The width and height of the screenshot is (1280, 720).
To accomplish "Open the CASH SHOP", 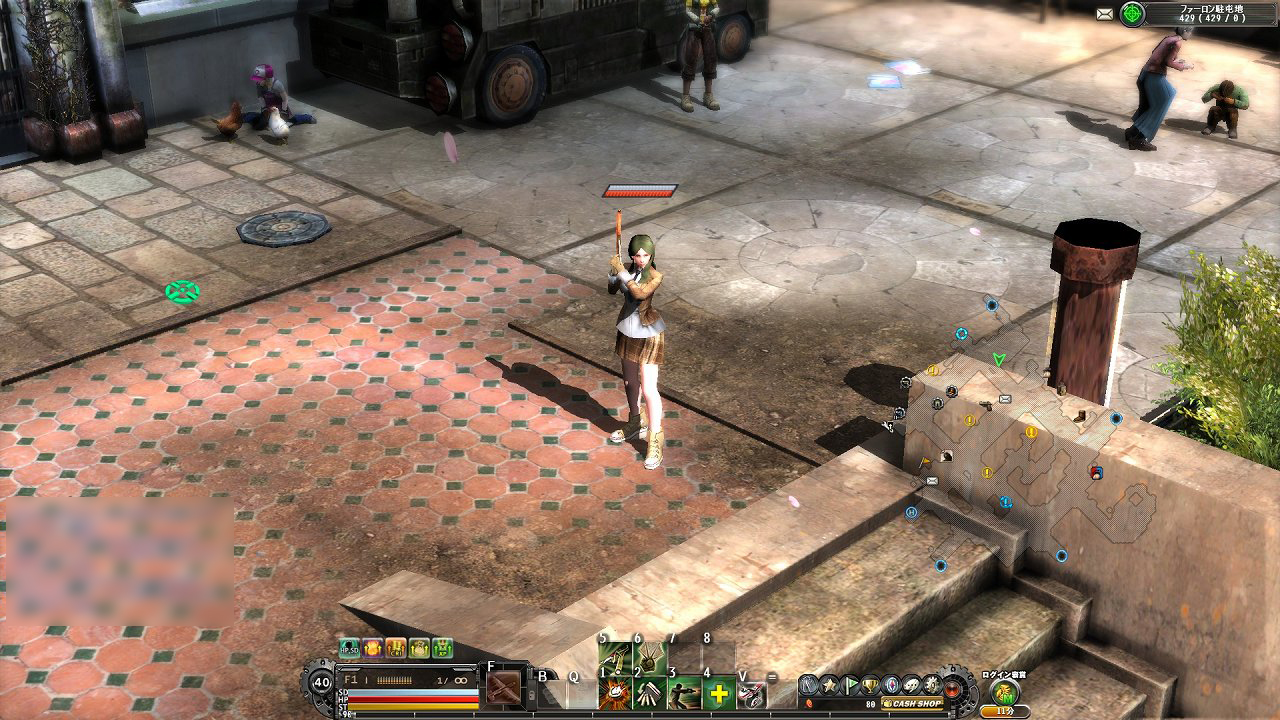I will [x=913, y=703].
